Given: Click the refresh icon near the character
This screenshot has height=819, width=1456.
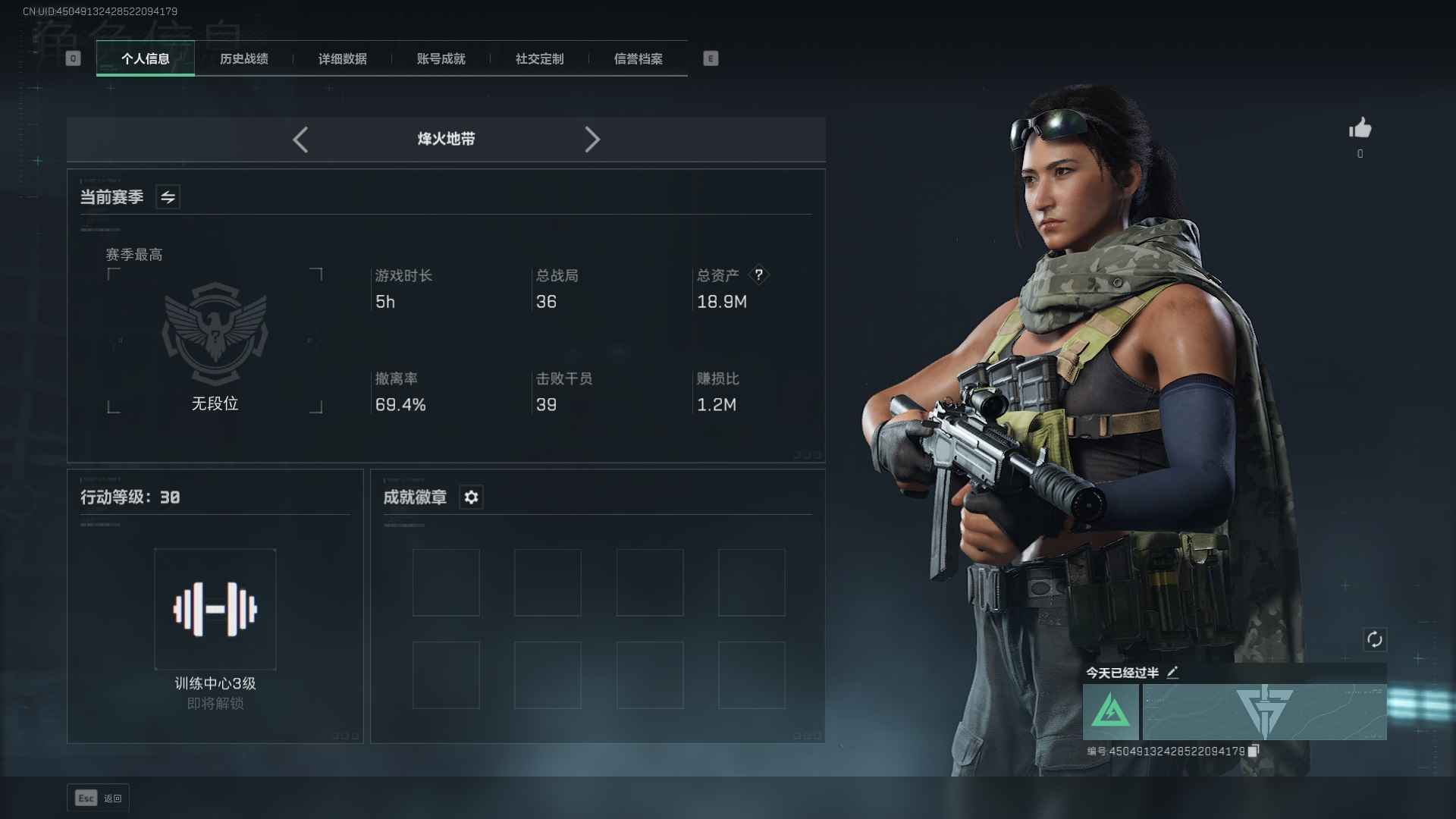Looking at the screenshot, I should click(x=1374, y=639).
